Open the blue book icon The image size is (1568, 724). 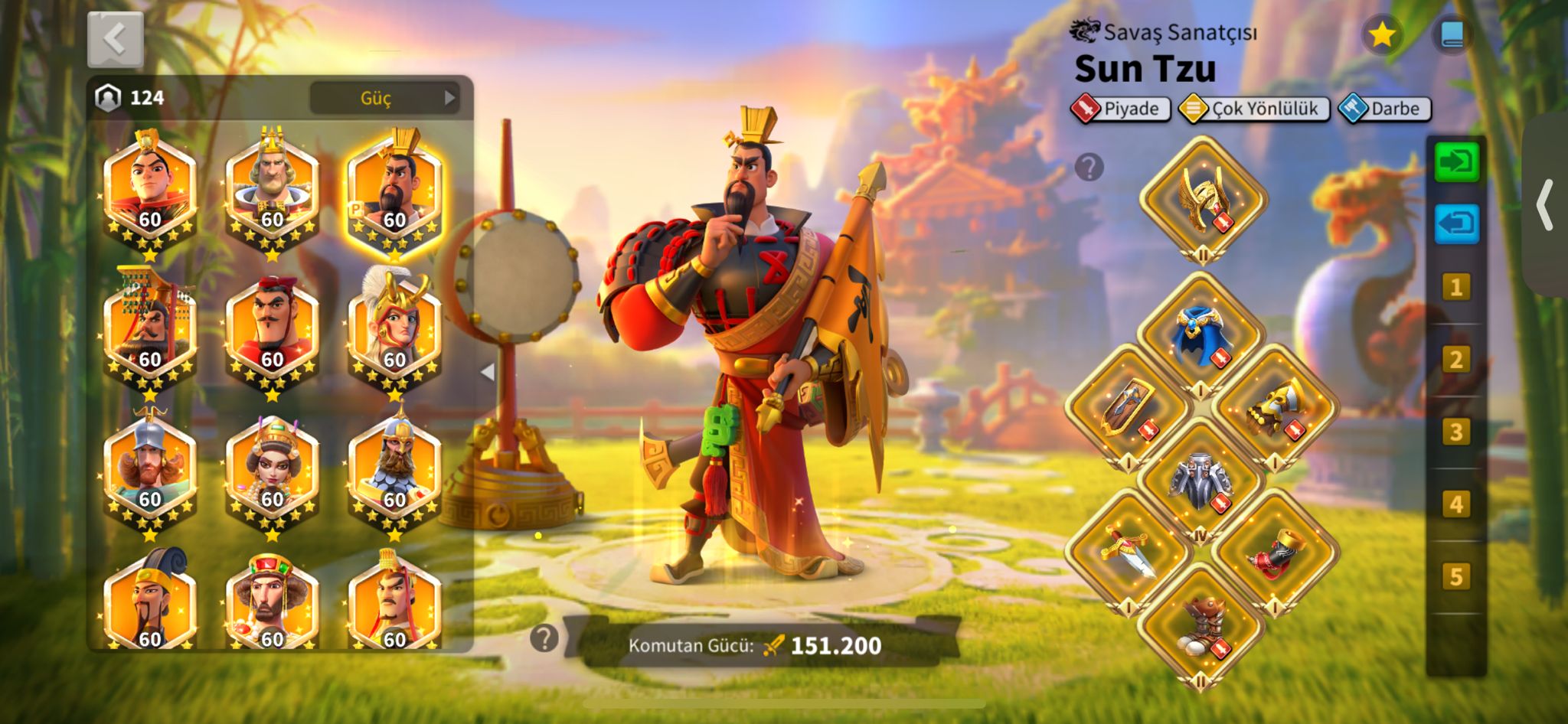click(1452, 35)
